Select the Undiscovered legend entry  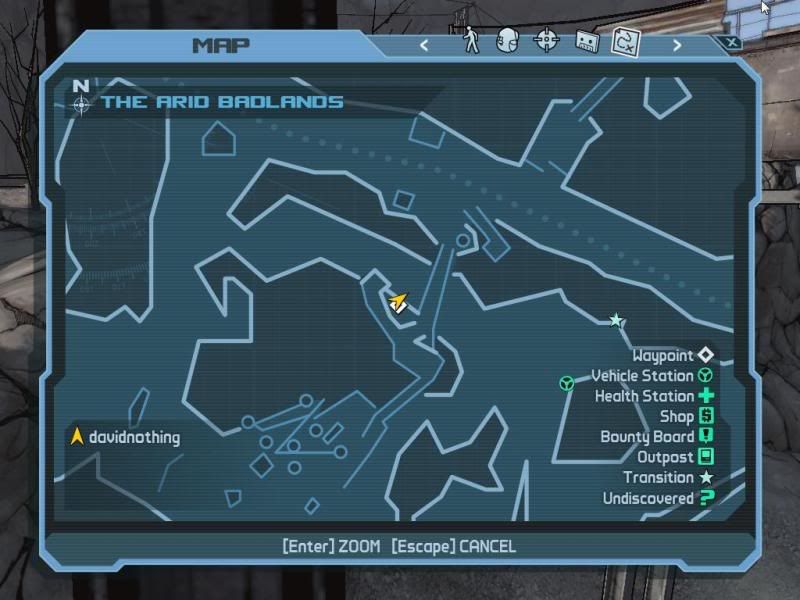pyautogui.click(x=658, y=498)
